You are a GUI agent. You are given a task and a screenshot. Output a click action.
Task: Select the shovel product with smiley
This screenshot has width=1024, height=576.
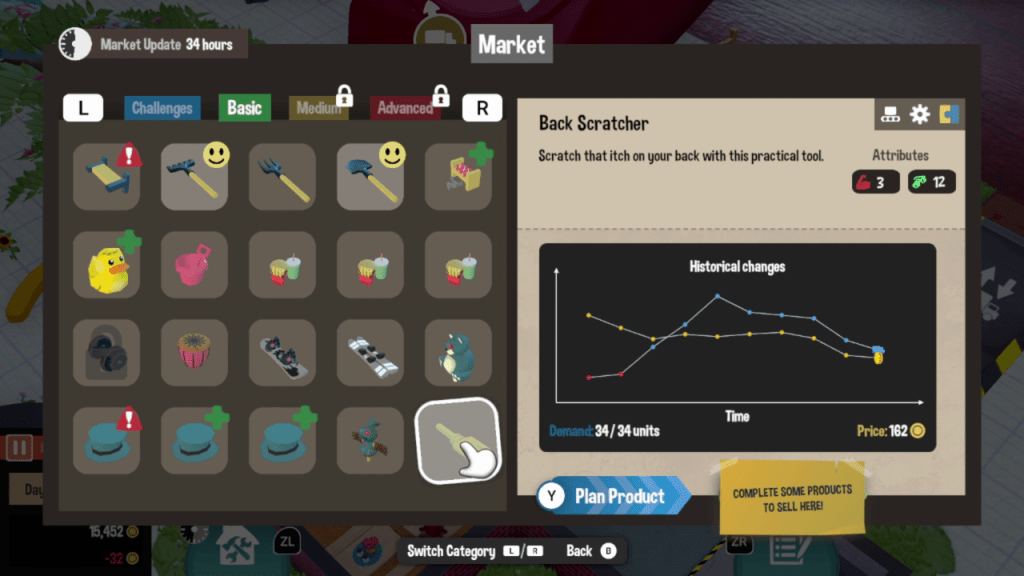tap(370, 177)
